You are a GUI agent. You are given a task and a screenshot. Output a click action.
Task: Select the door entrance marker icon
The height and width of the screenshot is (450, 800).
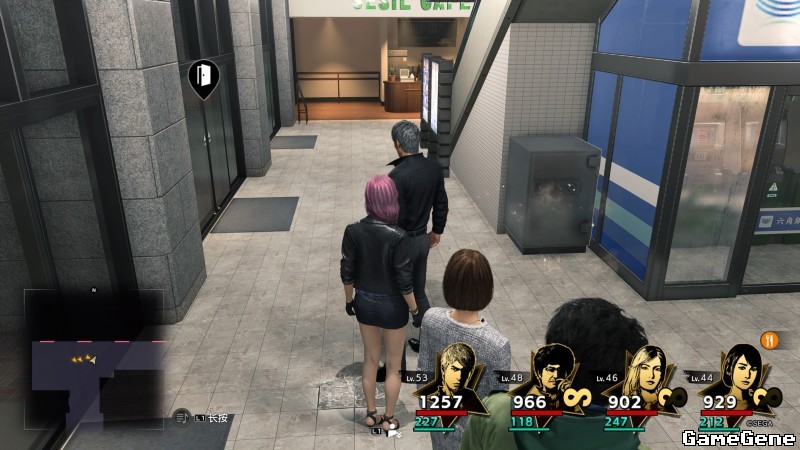coord(203,76)
